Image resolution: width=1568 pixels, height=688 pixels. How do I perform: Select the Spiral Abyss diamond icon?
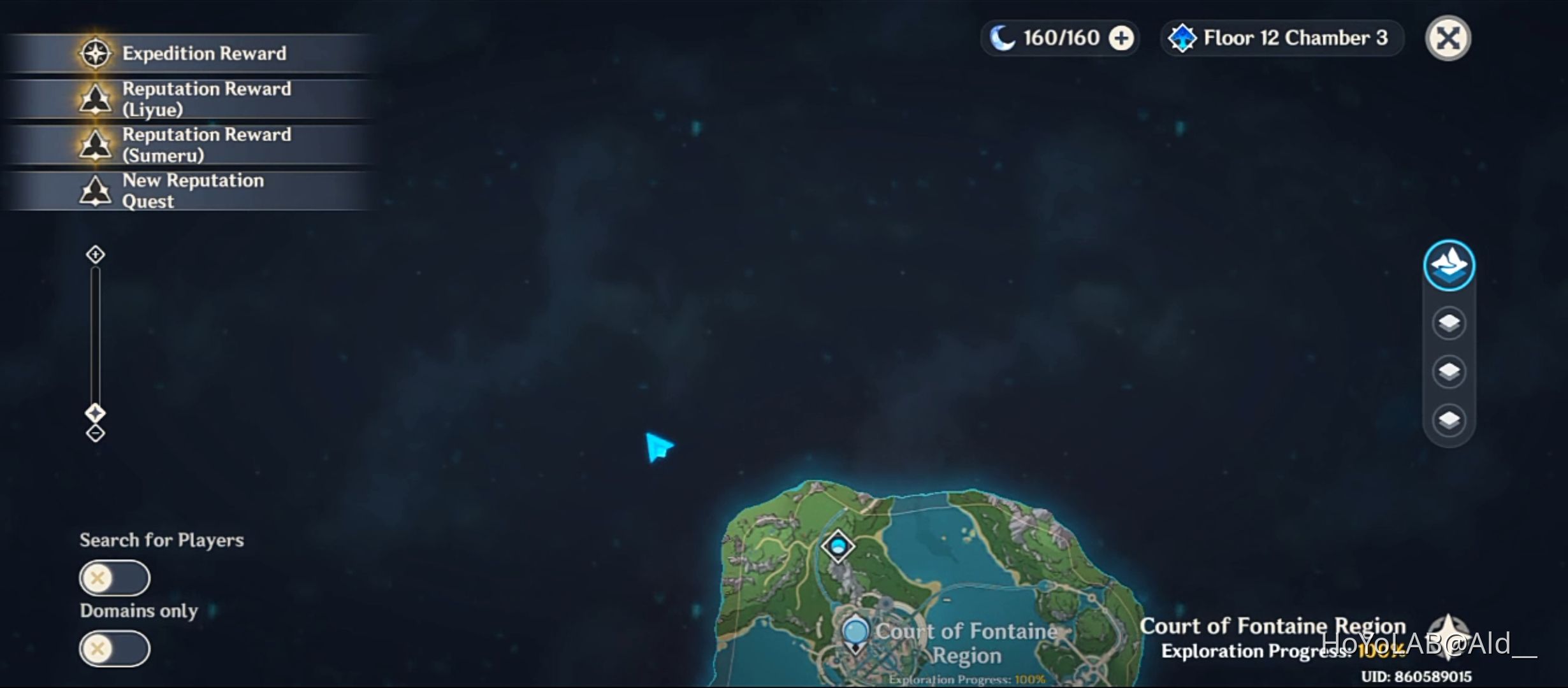pyautogui.click(x=1184, y=37)
